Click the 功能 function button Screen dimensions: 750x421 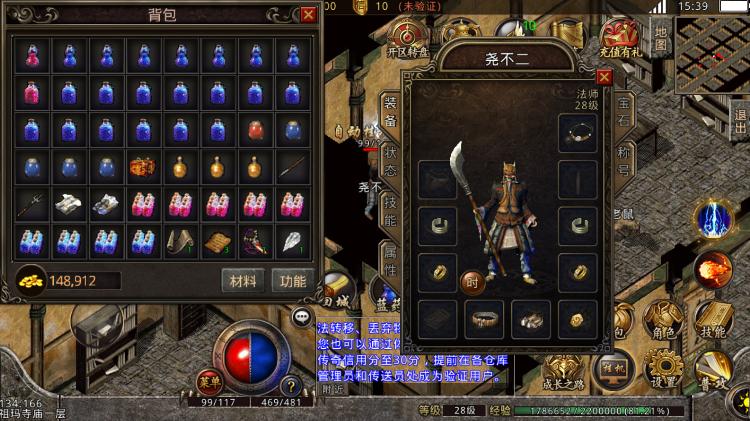click(x=292, y=281)
